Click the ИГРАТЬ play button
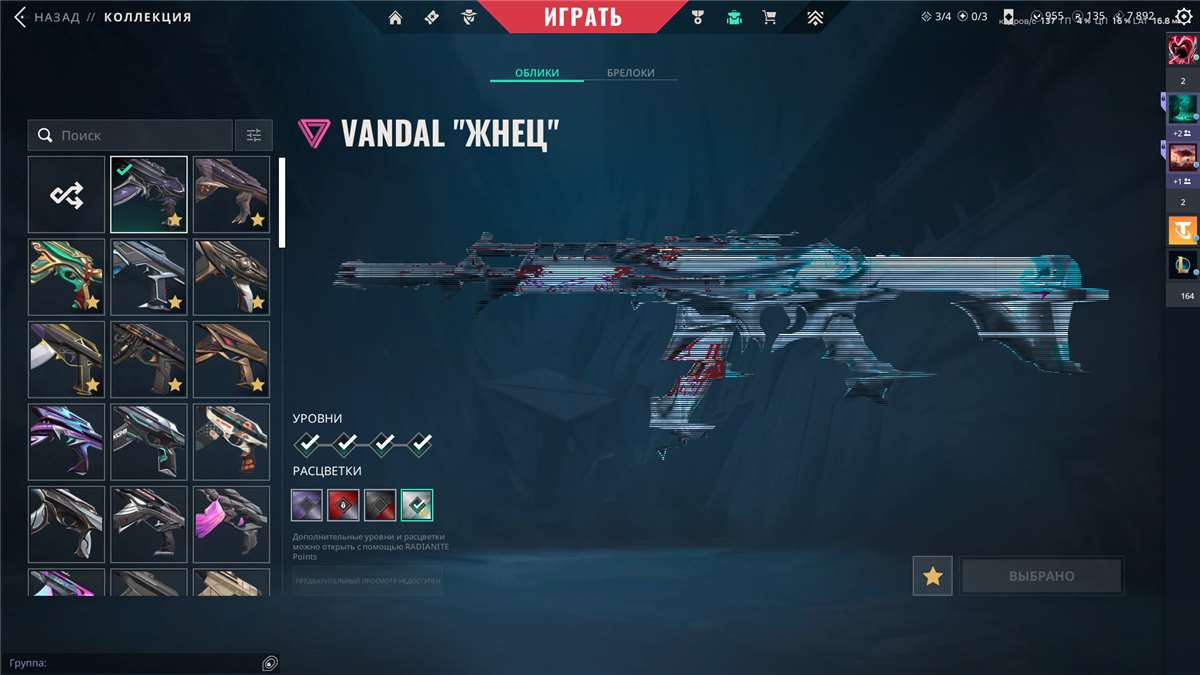Viewport: 1200px width, 675px height. click(x=583, y=17)
